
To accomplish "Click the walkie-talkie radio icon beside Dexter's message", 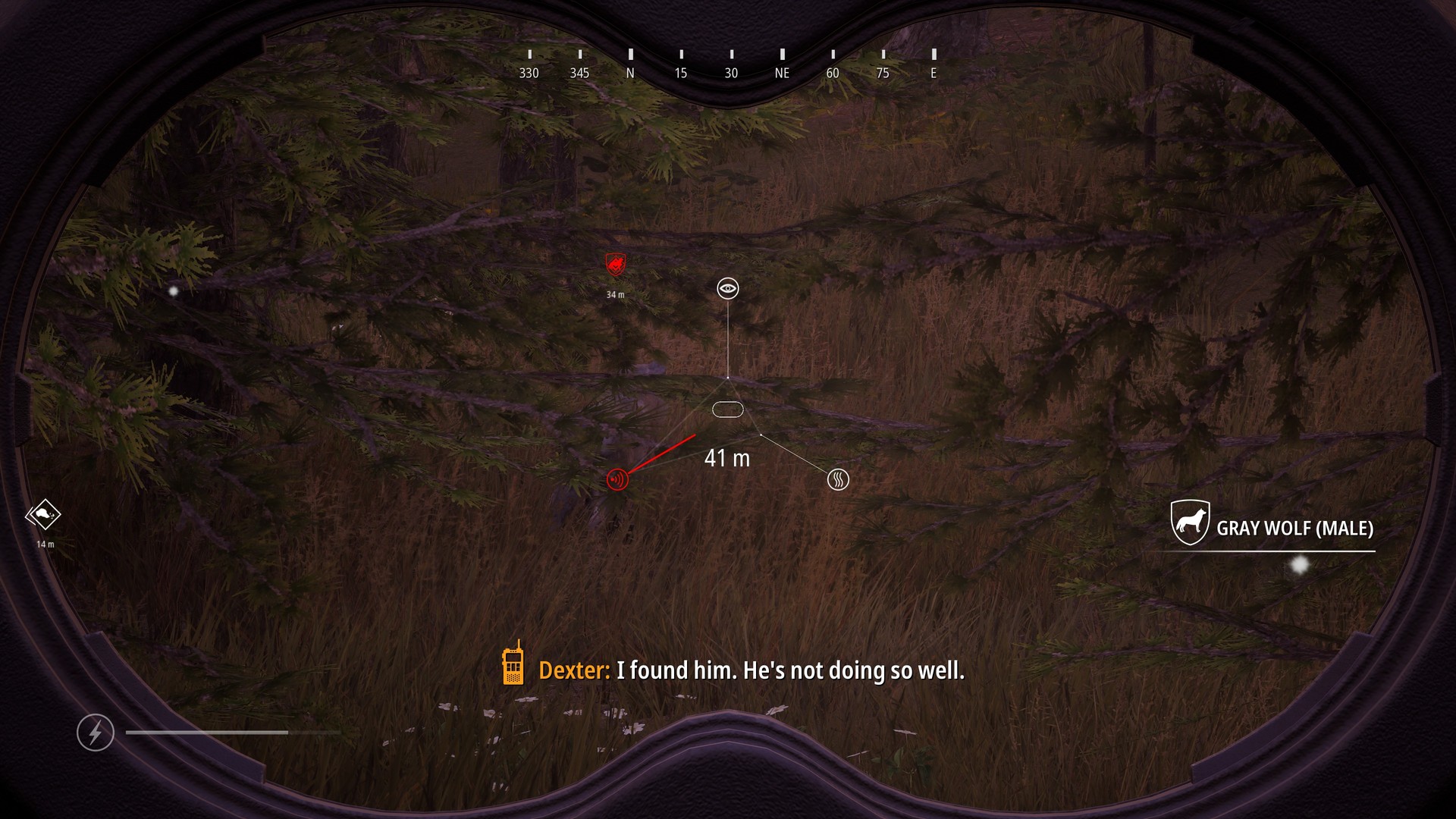I will click(515, 670).
